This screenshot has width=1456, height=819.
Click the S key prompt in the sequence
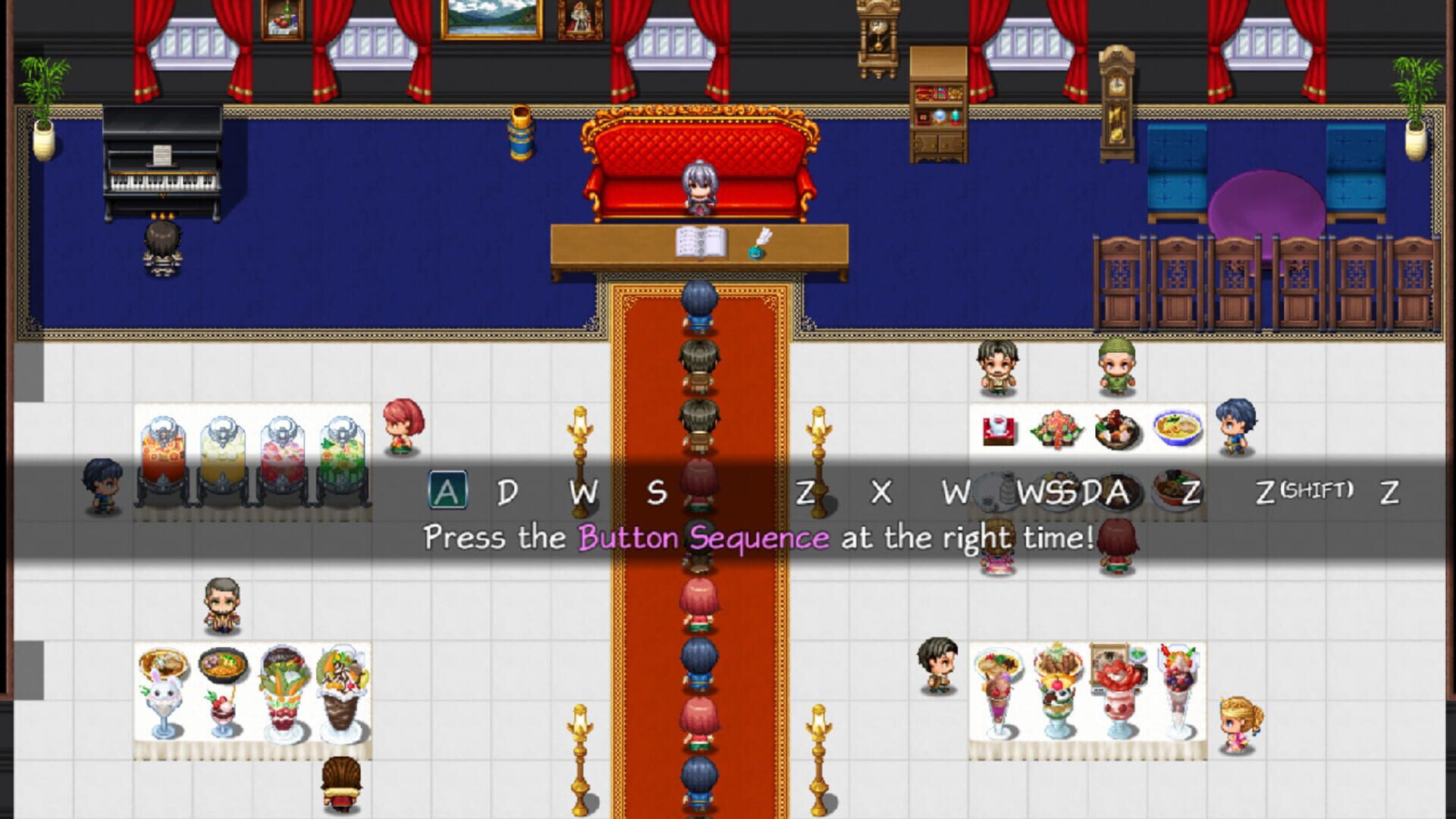pos(658,493)
